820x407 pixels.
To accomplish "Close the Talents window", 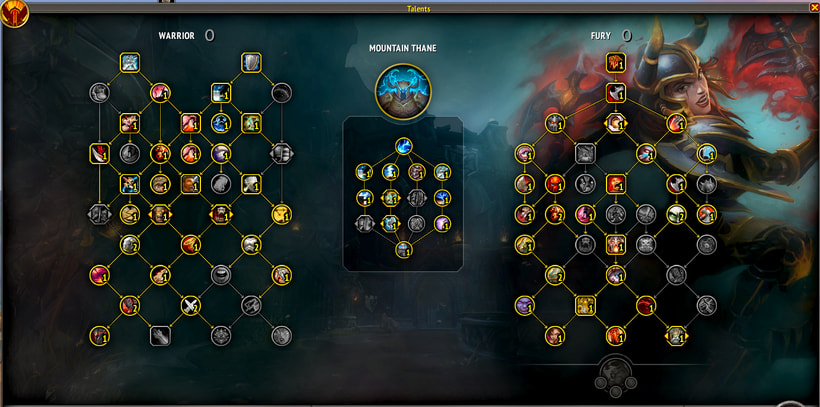I will (813, 7).
